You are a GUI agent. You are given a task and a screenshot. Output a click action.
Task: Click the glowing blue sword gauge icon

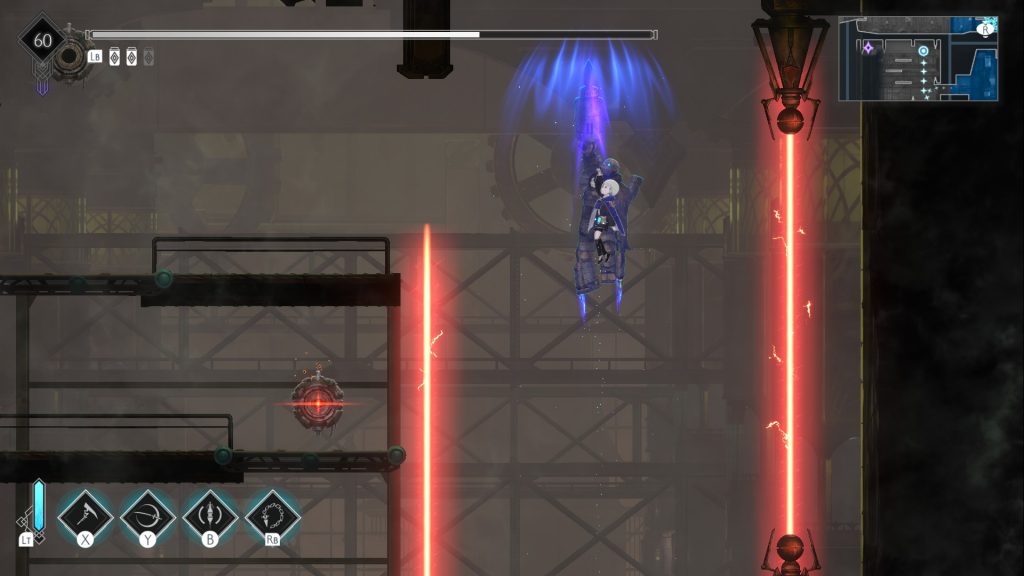(x=38, y=507)
